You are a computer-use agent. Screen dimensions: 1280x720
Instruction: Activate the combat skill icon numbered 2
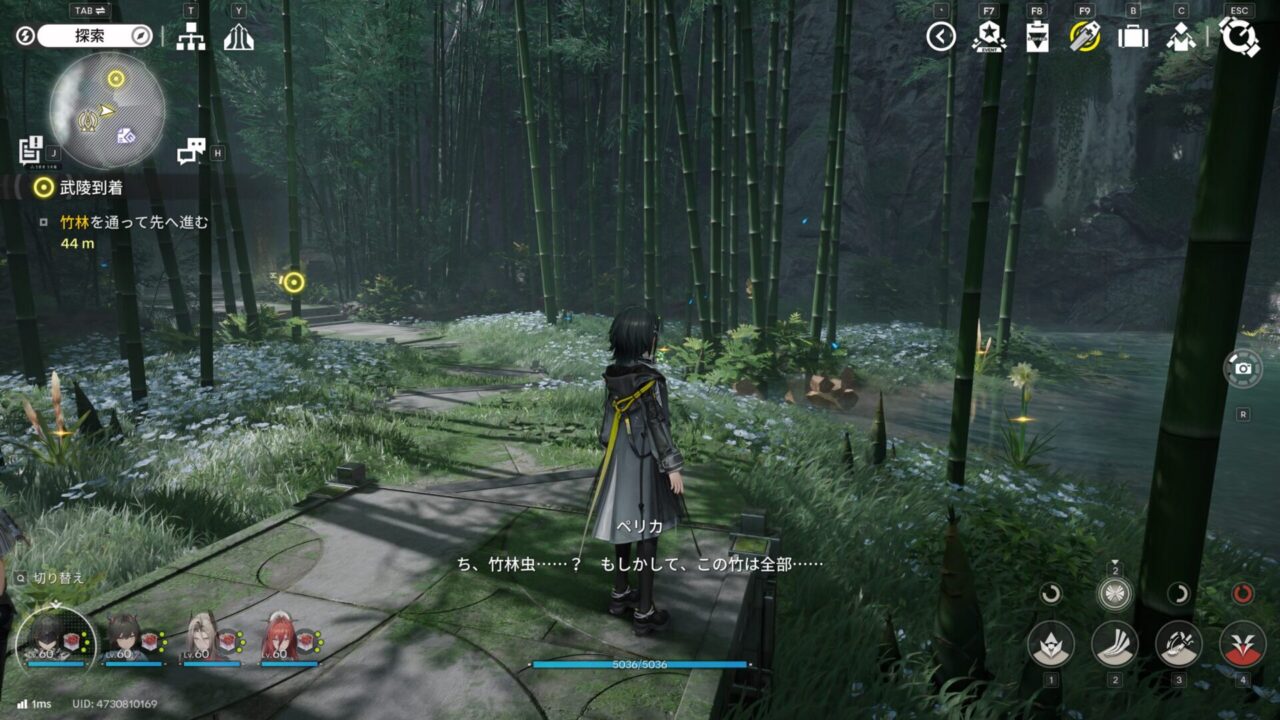(1114, 644)
